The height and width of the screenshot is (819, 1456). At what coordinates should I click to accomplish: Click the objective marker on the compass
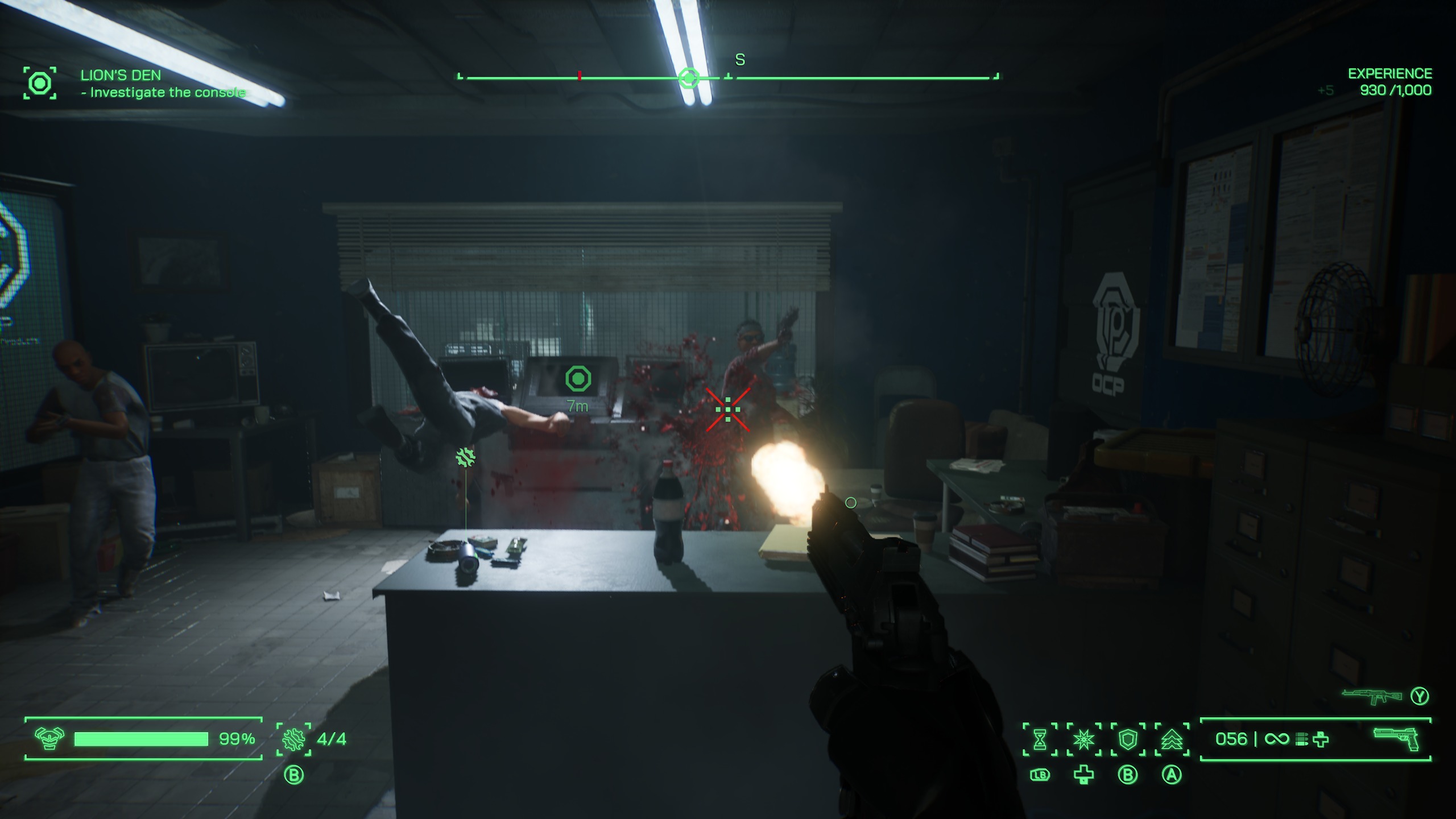[689, 77]
